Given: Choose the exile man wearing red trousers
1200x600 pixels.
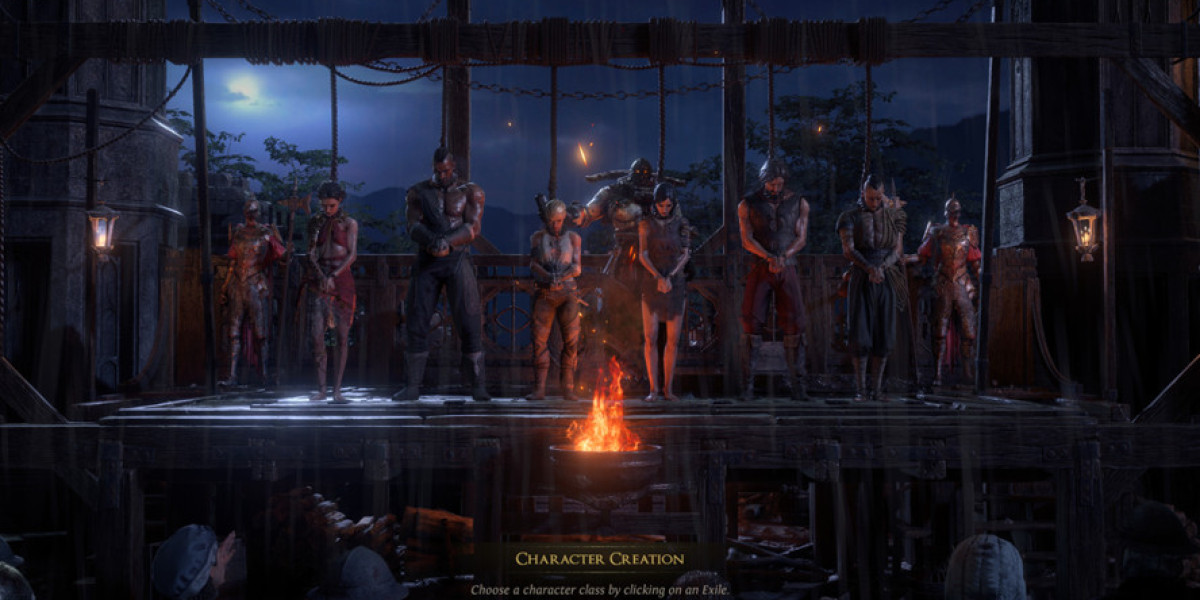Looking at the screenshot, I should [x=772, y=270].
